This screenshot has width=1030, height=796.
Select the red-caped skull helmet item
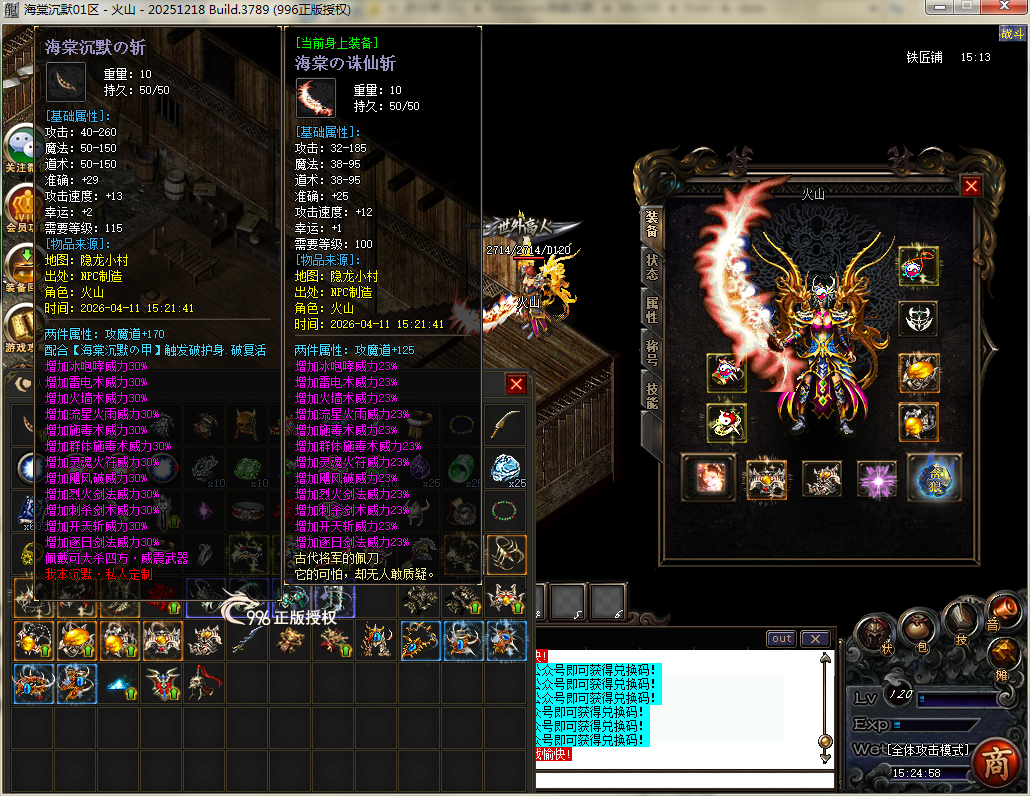pos(203,683)
